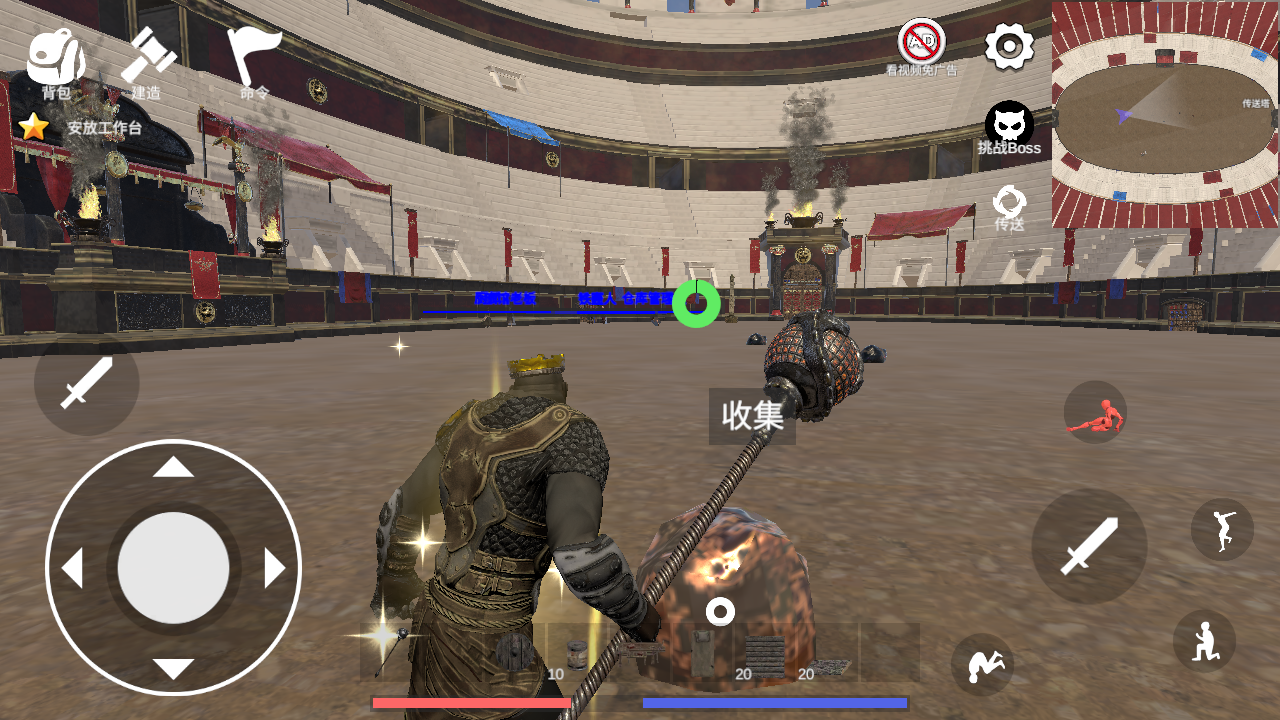Attack with the large sword button
Viewport: 1280px width, 720px height.
click(1088, 546)
